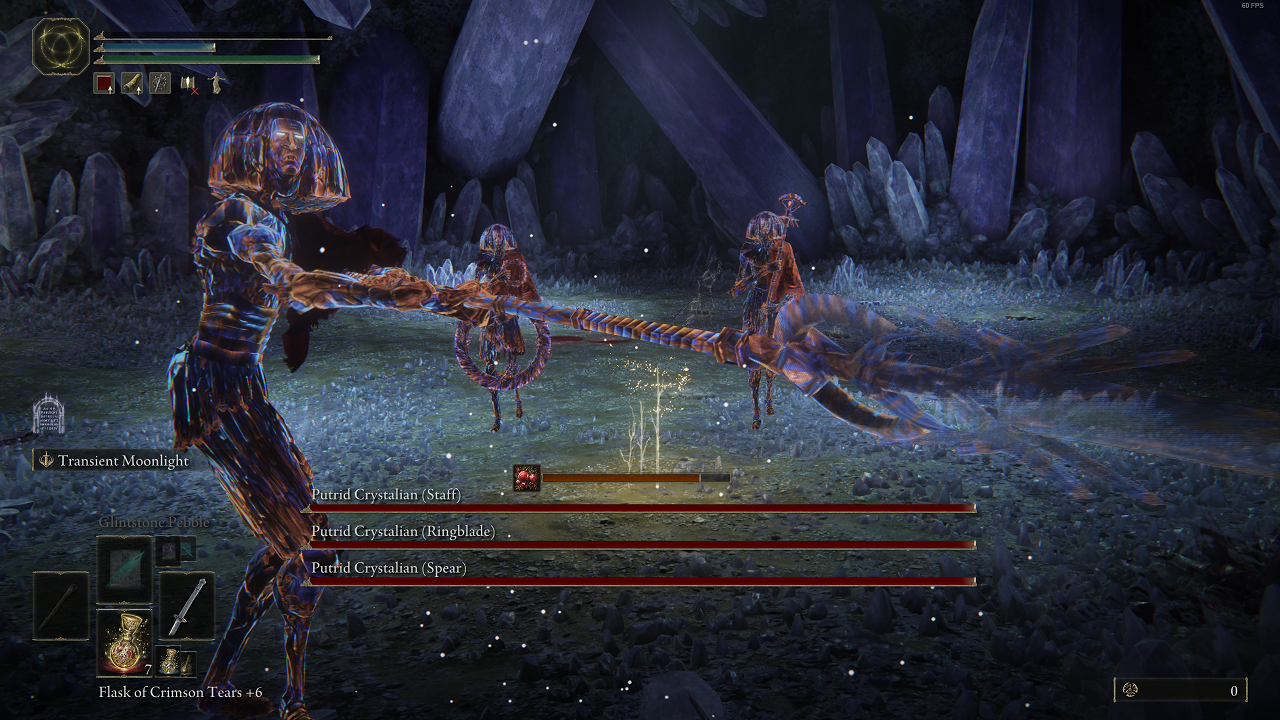
Task: Select the right-hand sword slot
Action: click(x=186, y=605)
